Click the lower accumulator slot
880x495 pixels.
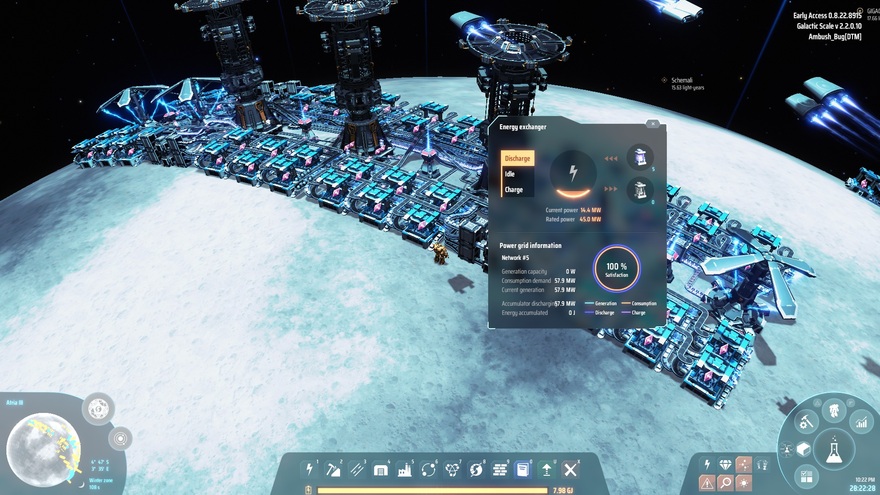pyautogui.click(x=640, y=189)
